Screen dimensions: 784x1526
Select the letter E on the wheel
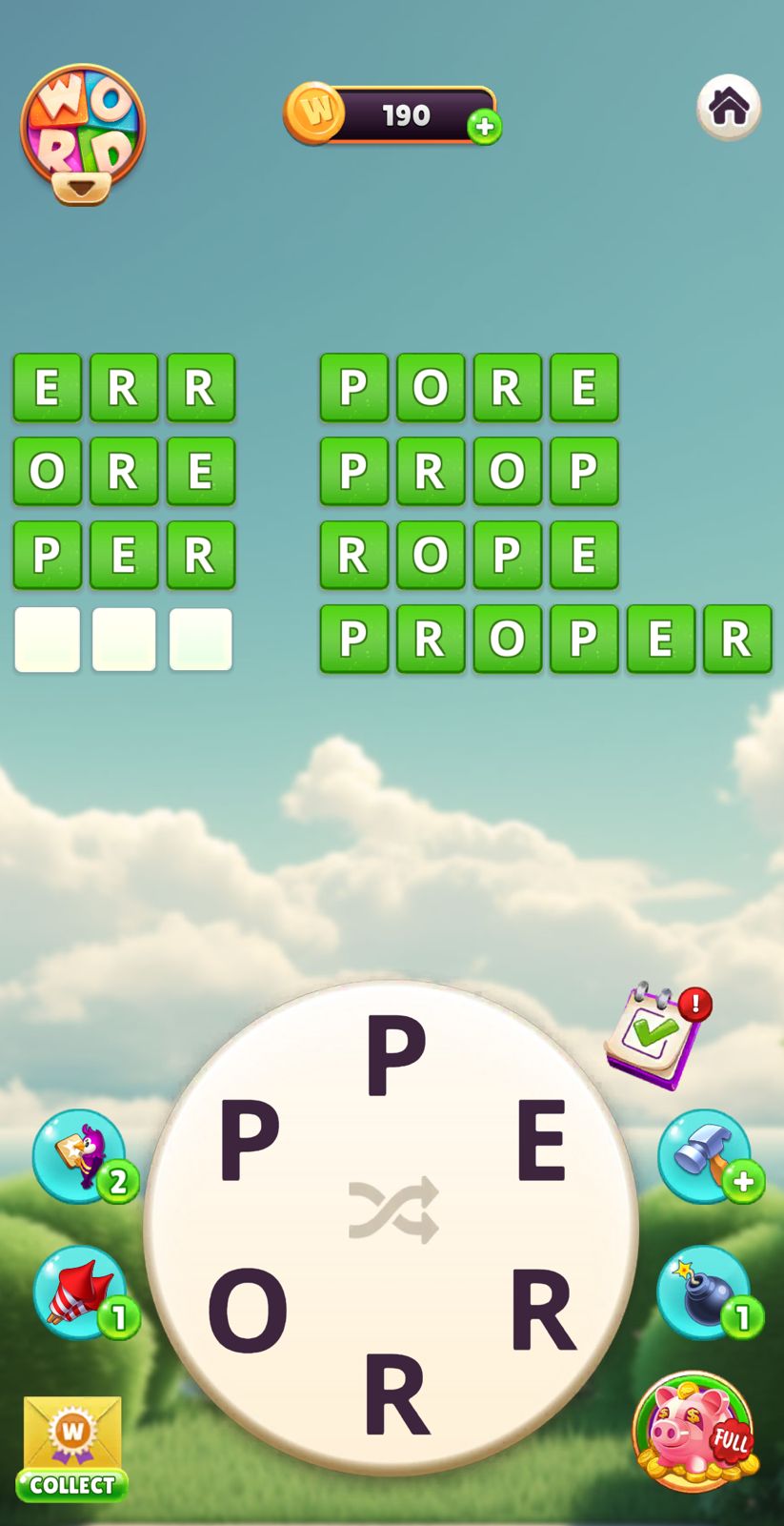tap(541, 1141)
